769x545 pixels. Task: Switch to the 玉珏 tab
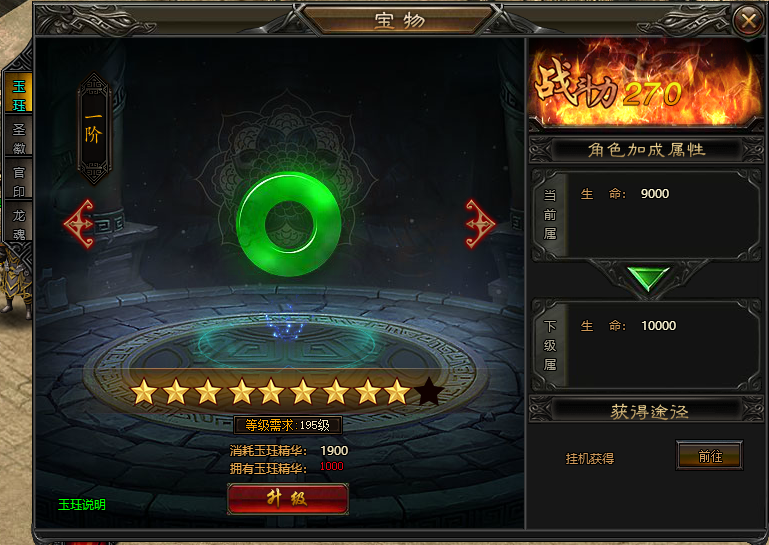(x=19, y=95)
